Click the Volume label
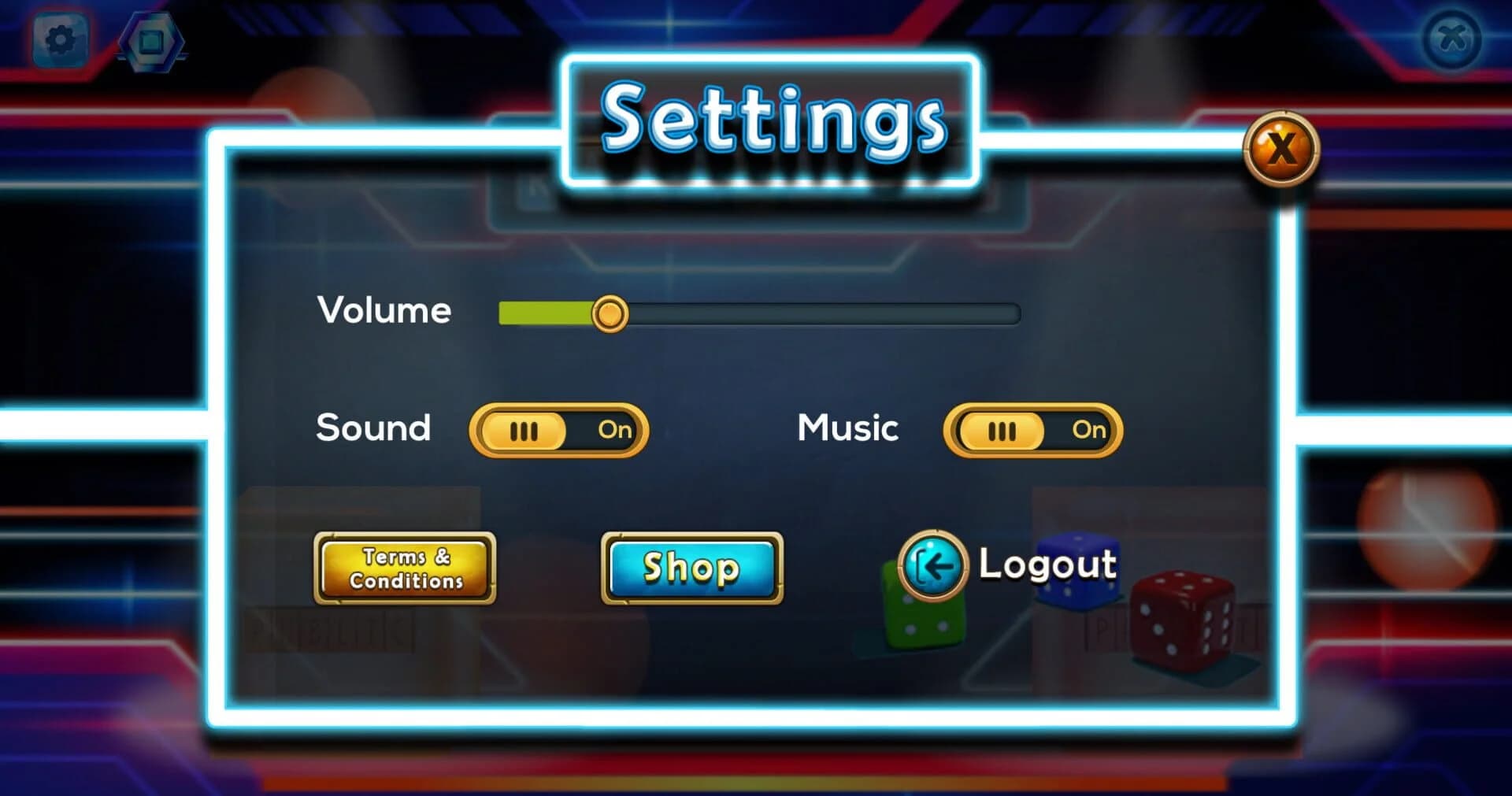1512x796 pixels. click(x=384, y=310)
